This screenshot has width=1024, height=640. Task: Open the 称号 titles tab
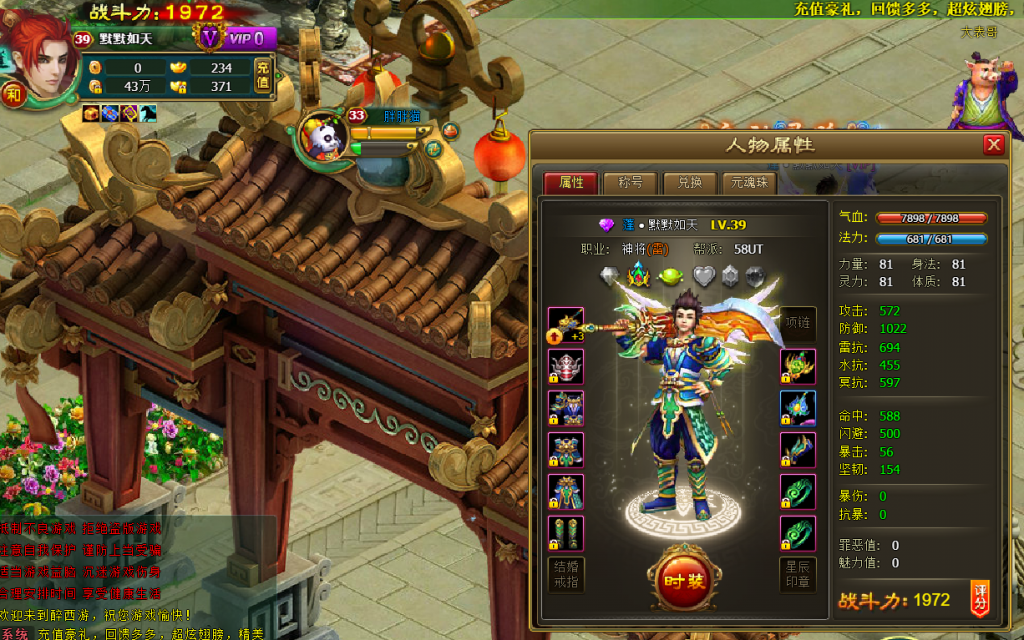630,183
